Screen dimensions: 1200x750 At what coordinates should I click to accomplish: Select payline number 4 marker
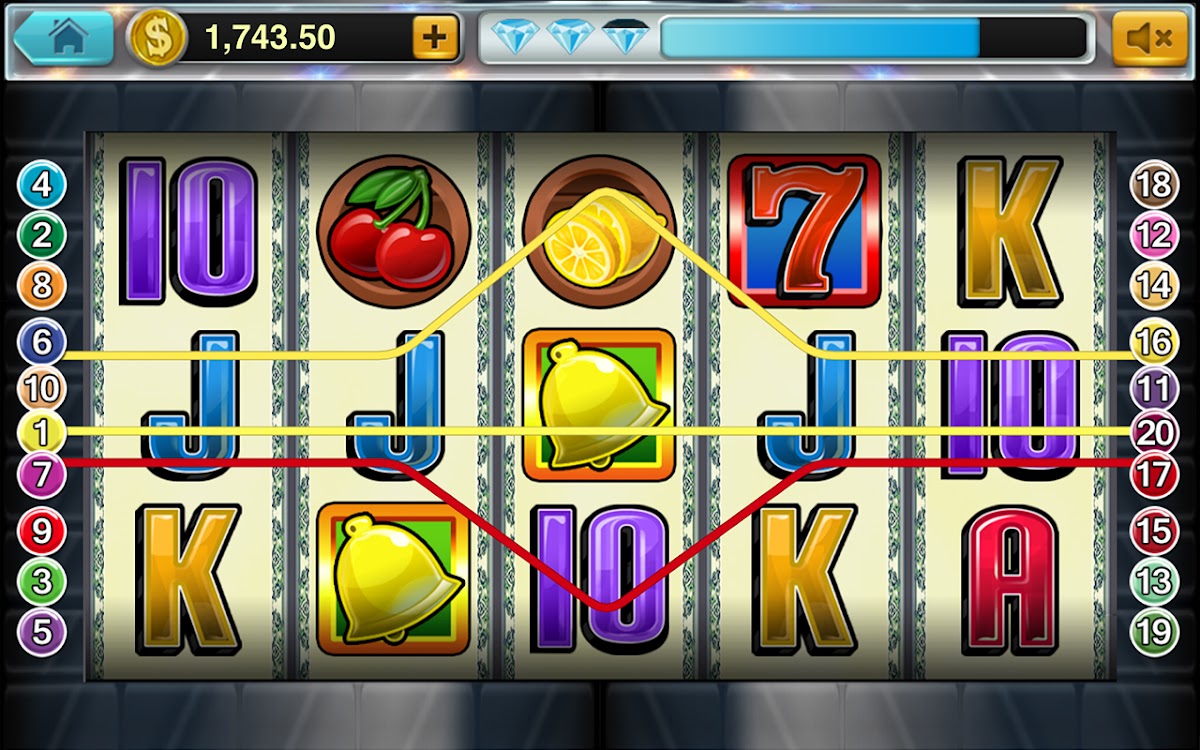tap(42, 185)
